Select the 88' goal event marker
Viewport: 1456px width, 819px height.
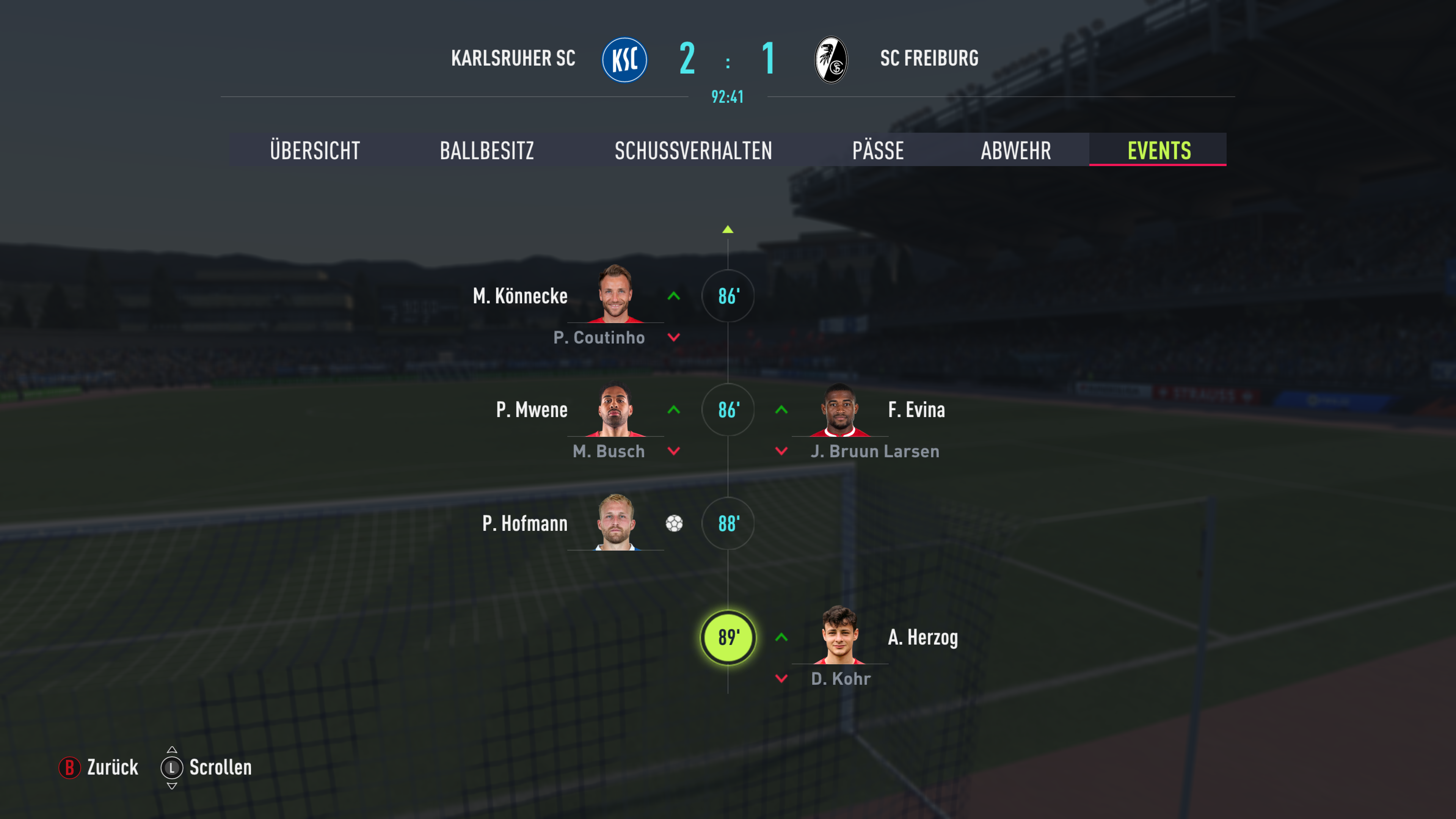[728, 523]
